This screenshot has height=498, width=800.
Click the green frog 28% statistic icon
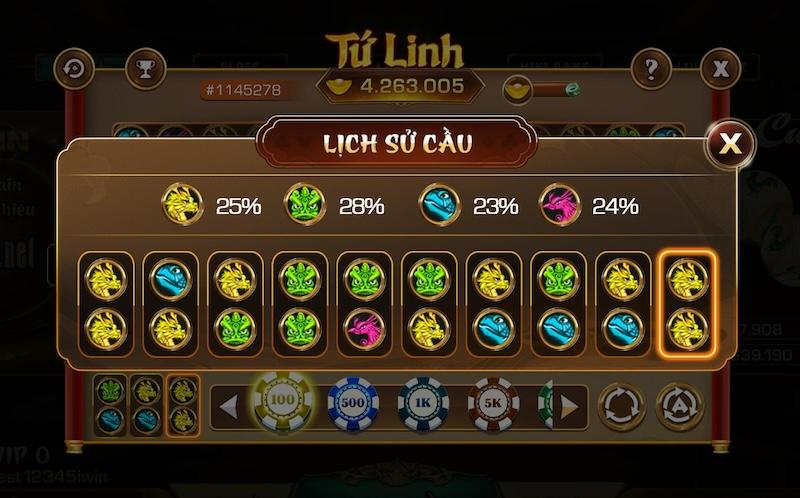coord(305,205)
